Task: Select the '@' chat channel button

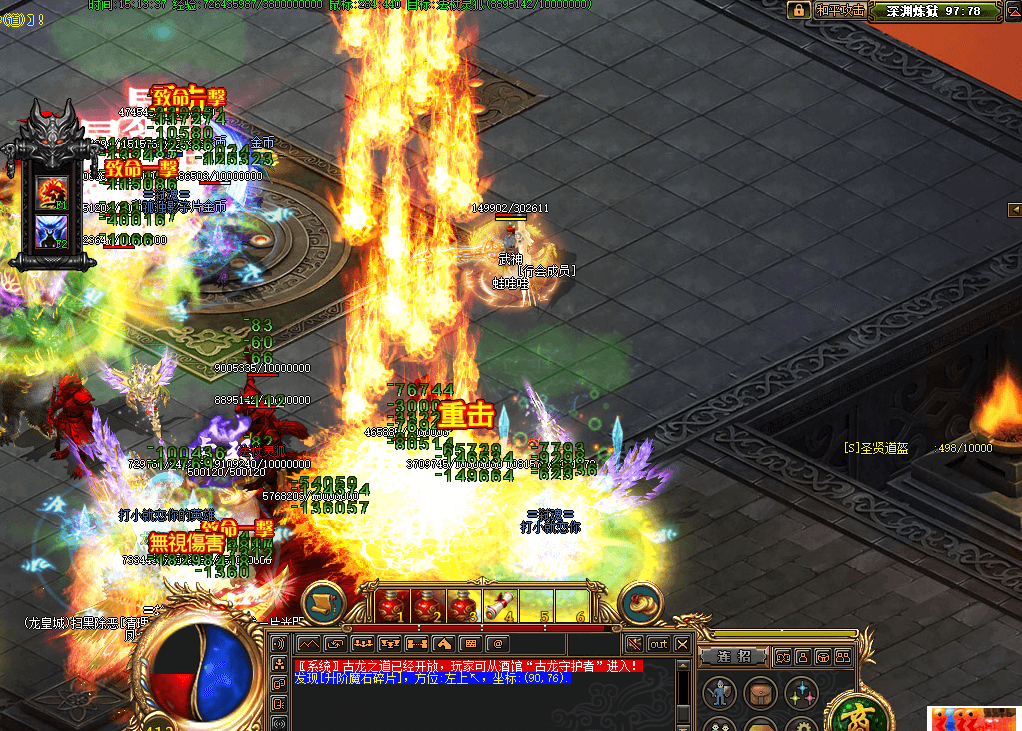Action: tap(497, 643)
